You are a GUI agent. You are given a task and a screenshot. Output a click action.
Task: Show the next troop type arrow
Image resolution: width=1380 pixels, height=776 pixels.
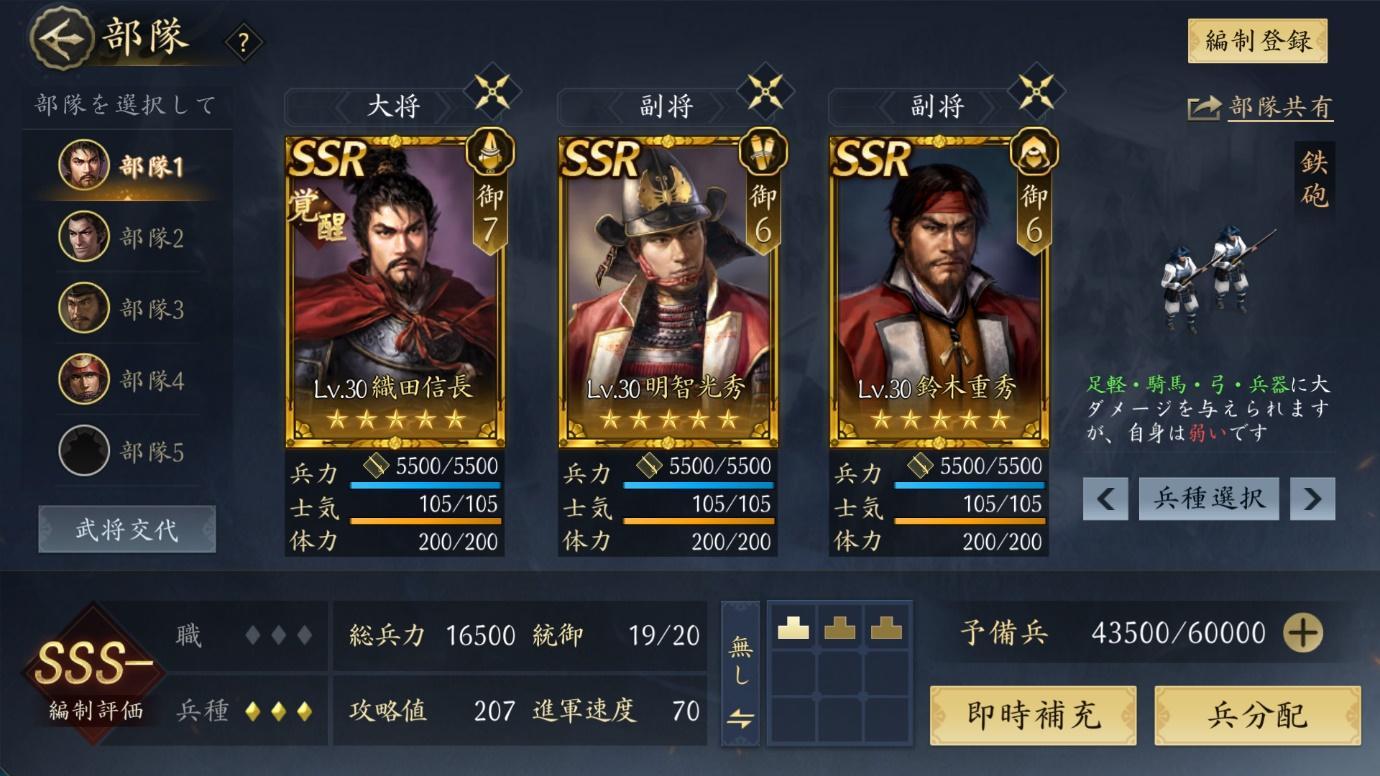coord(1312,498)
